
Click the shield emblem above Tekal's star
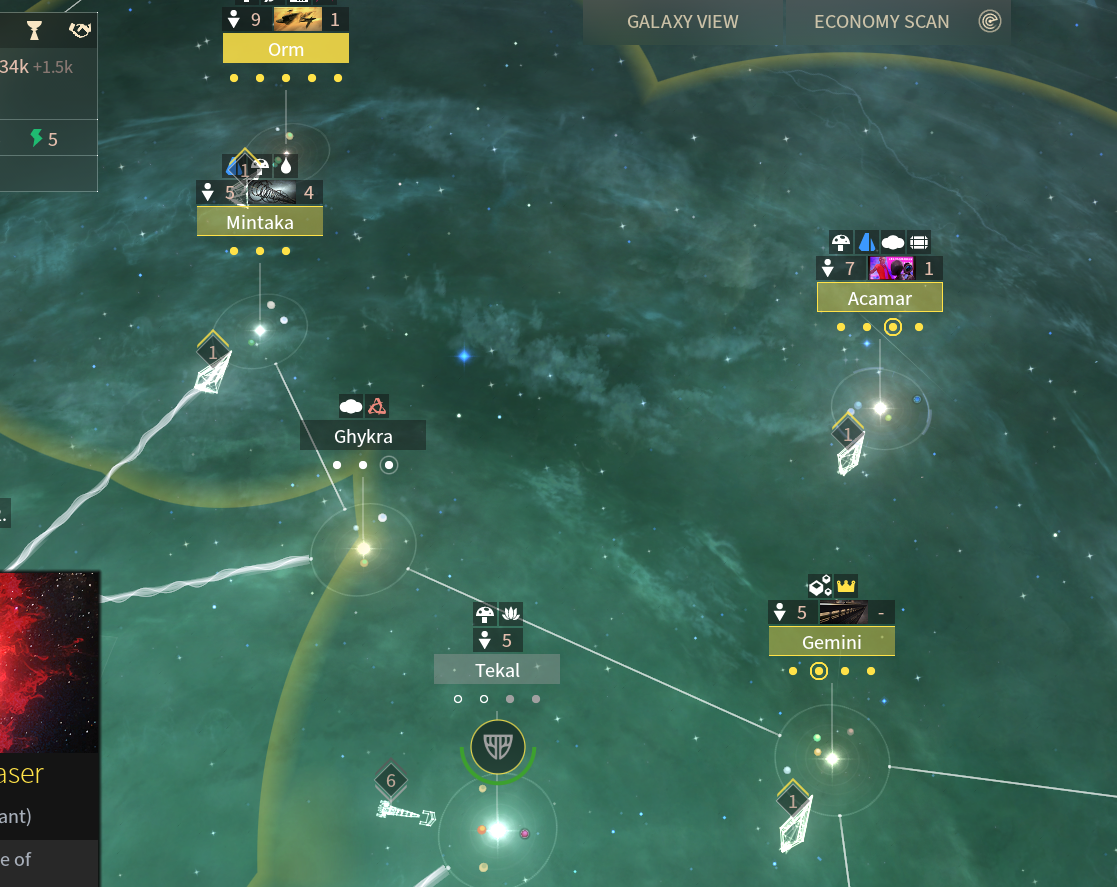[x=498, y=746]
